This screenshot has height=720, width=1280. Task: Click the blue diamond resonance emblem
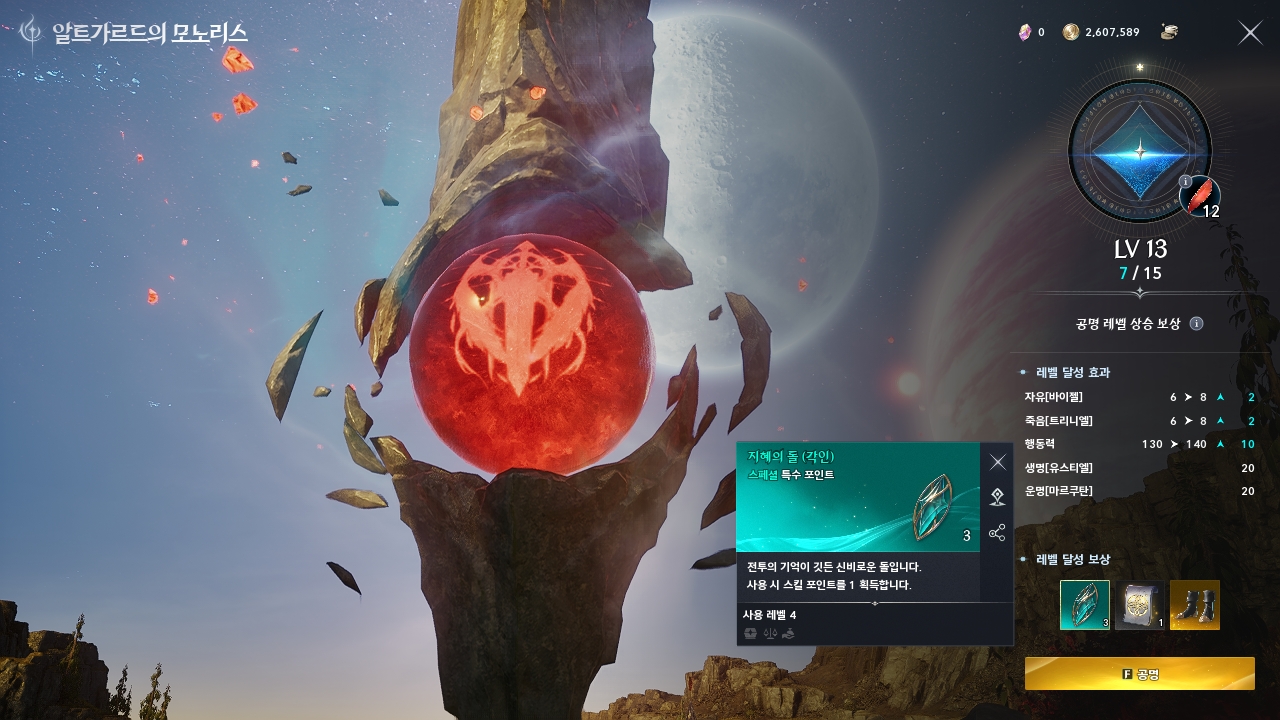point(1139,152)
